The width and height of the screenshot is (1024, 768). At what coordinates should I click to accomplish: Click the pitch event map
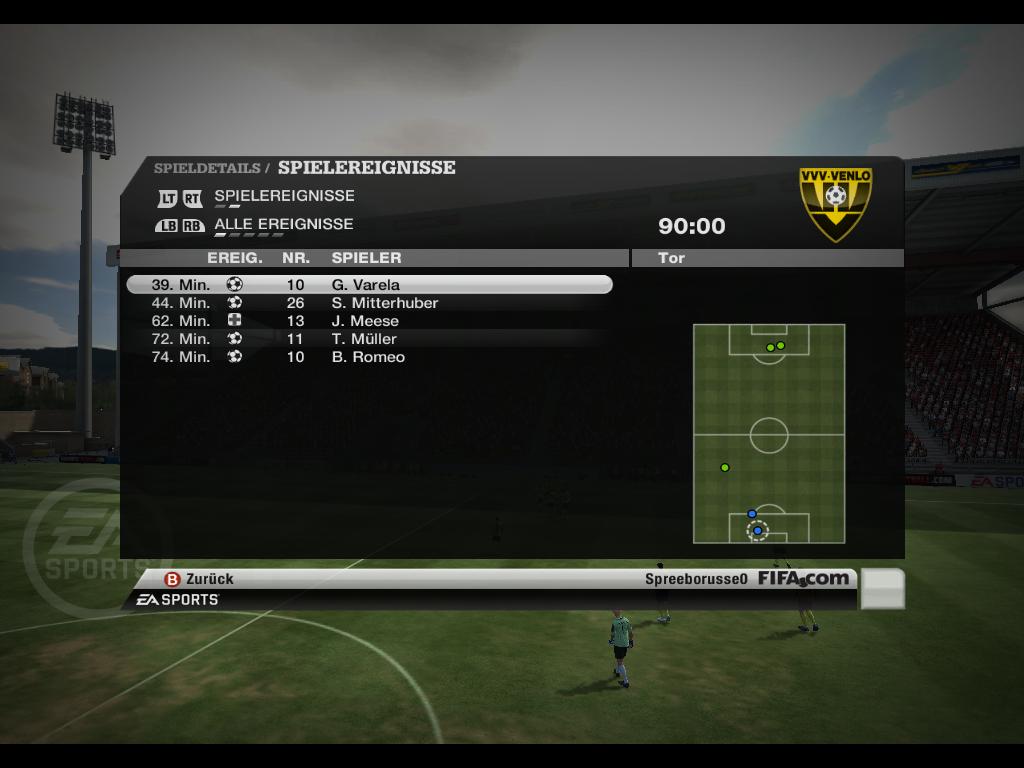pyautogui.click(x=769, y=433)
